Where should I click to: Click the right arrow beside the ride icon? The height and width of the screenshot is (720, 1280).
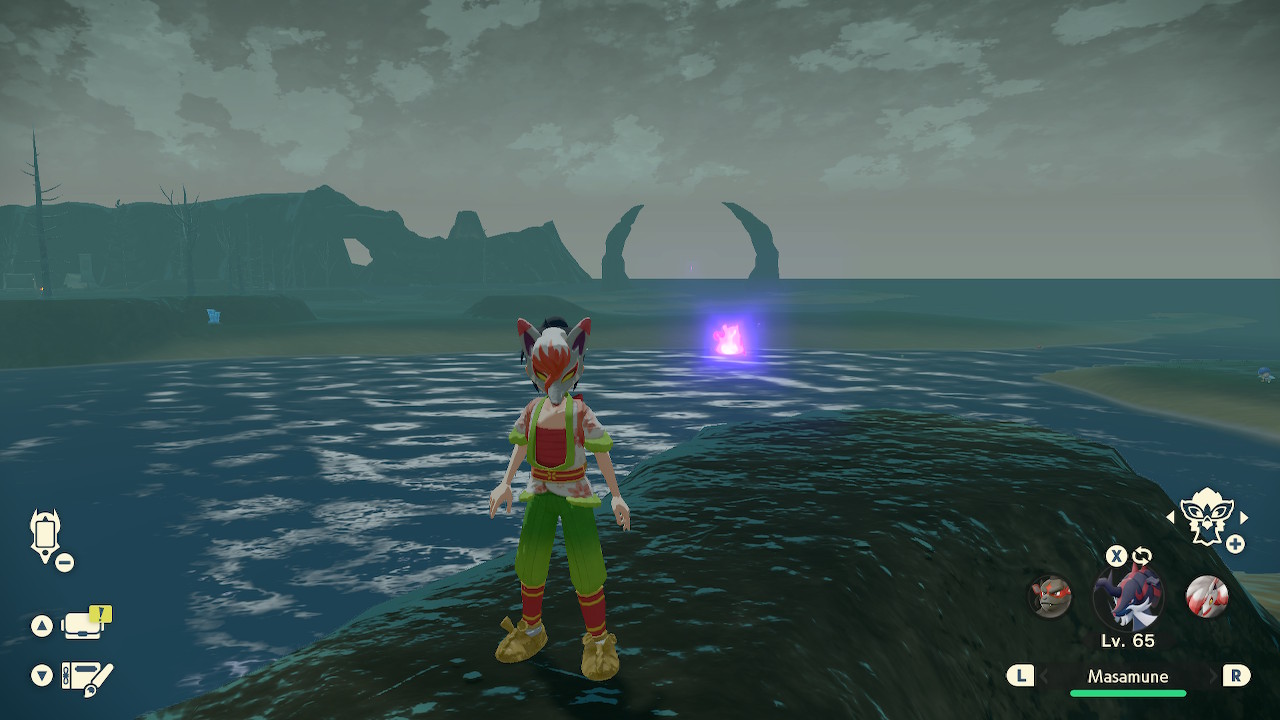1244,517
